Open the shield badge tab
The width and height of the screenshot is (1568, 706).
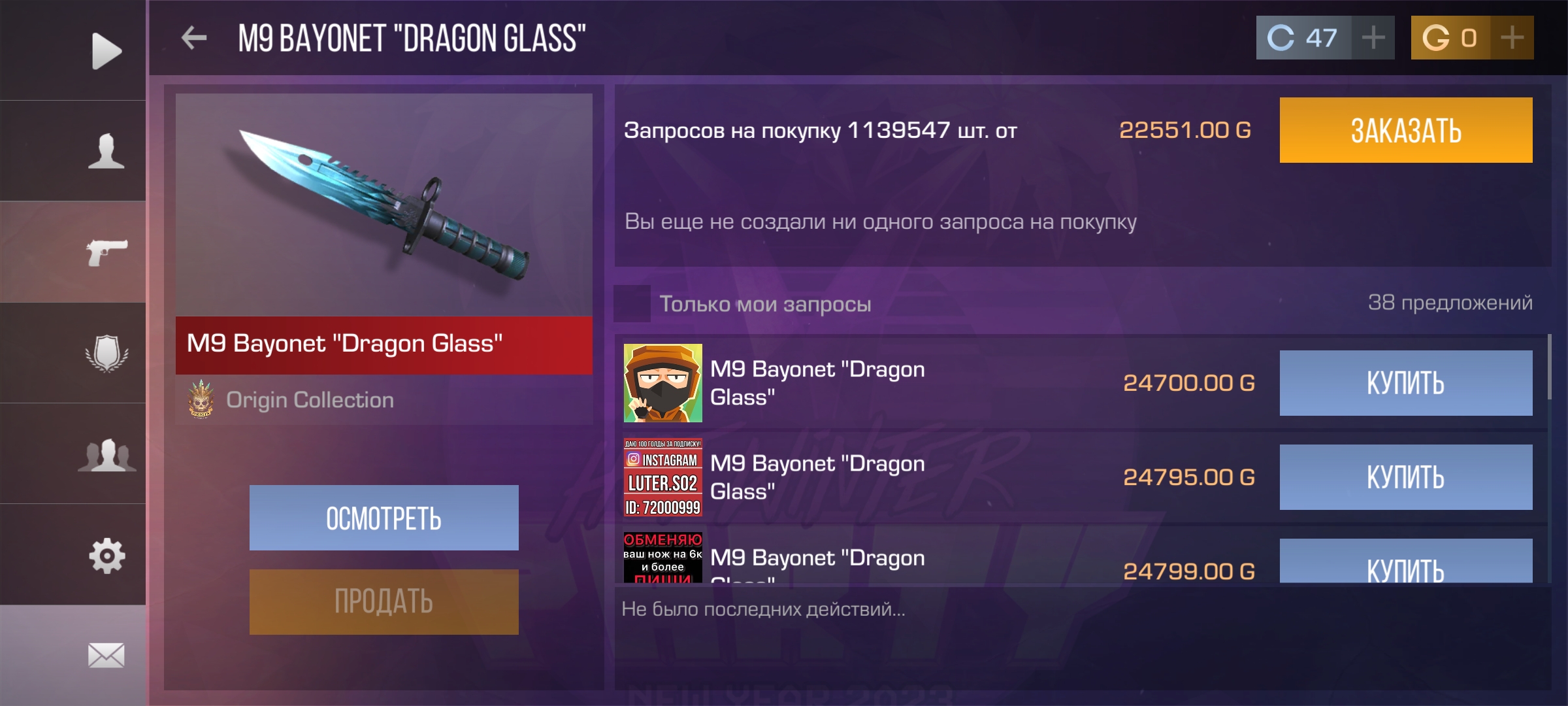[x=106, y=353]
